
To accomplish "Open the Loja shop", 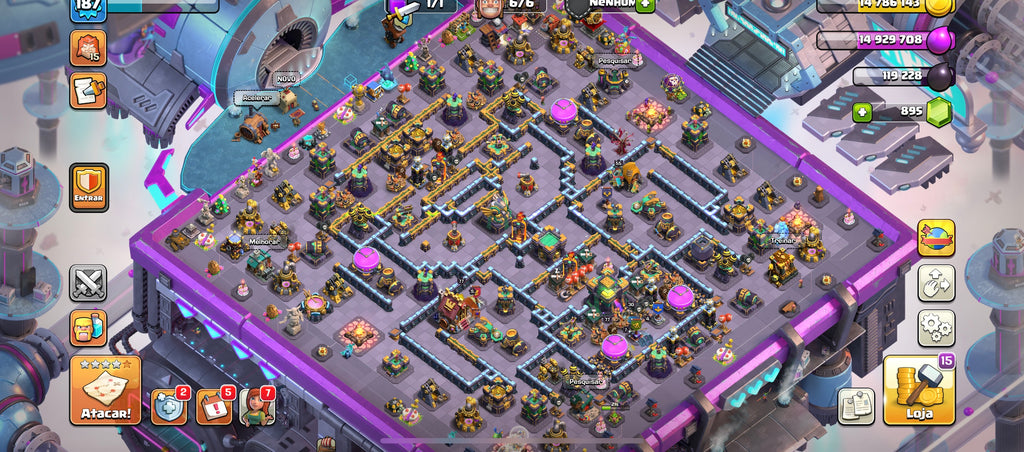I will (x=919, y=390).
